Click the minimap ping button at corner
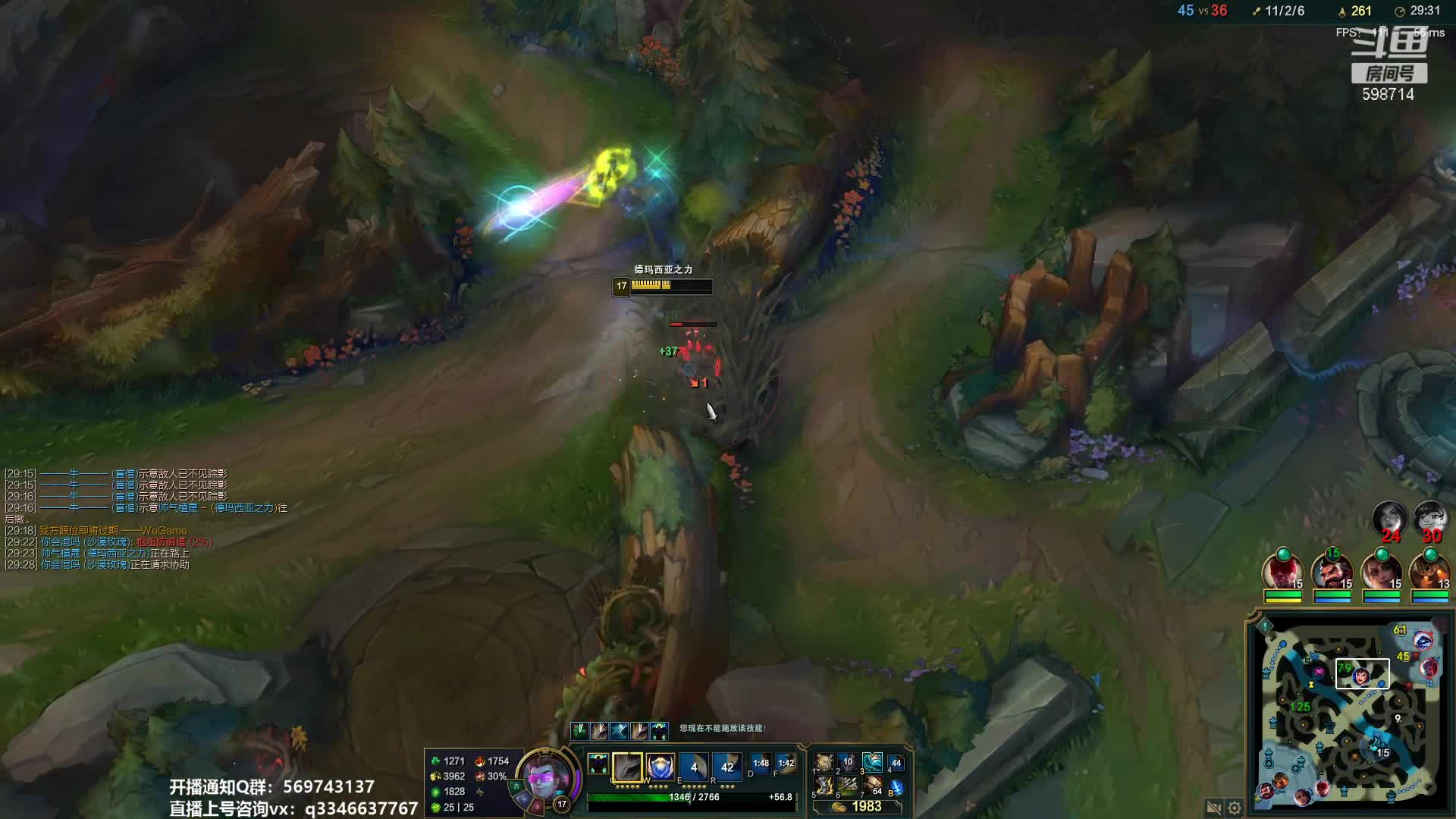This screenshot has height=819, width=1456. click(x=1265, y=626)
